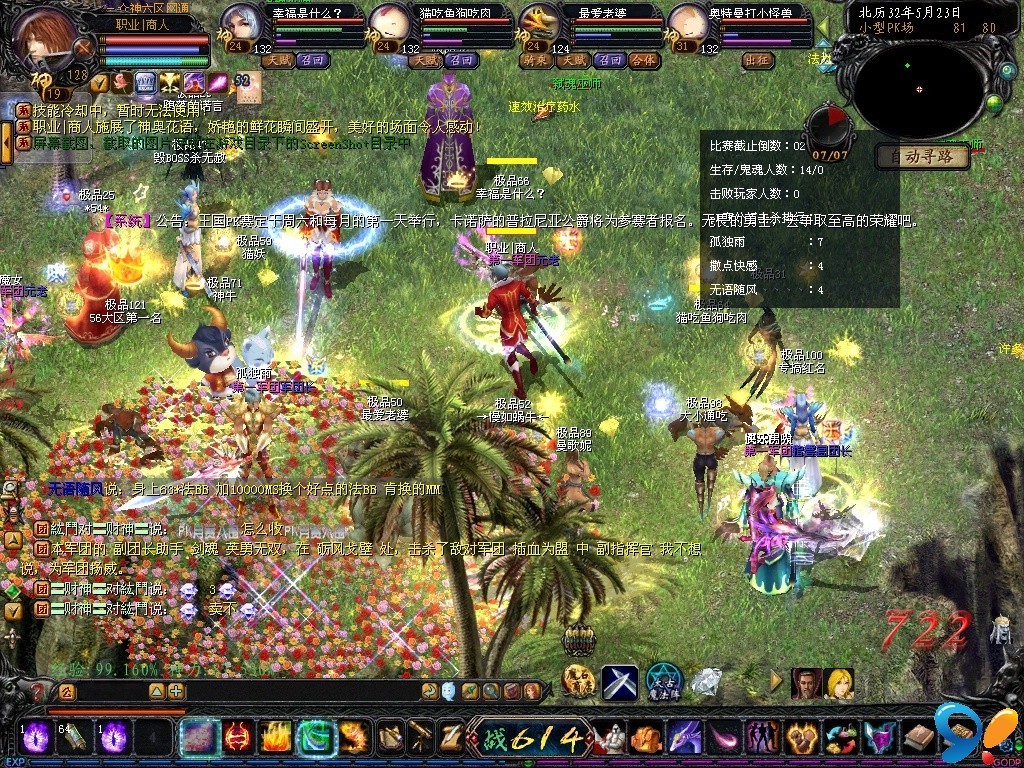Click the 出征 button under the fourth pet

pos(759,60)
